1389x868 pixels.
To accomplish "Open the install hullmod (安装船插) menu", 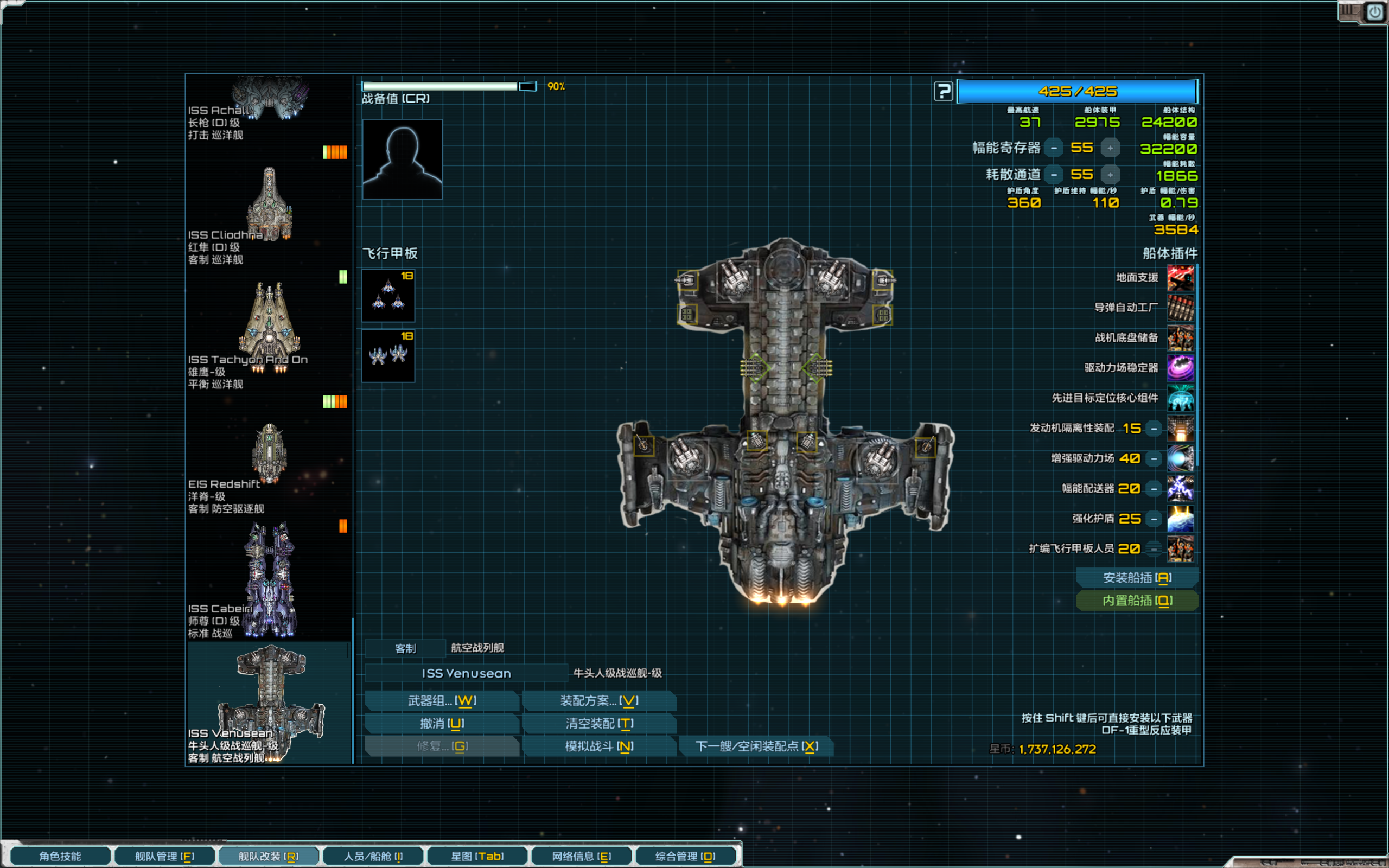I will 1137,578.
